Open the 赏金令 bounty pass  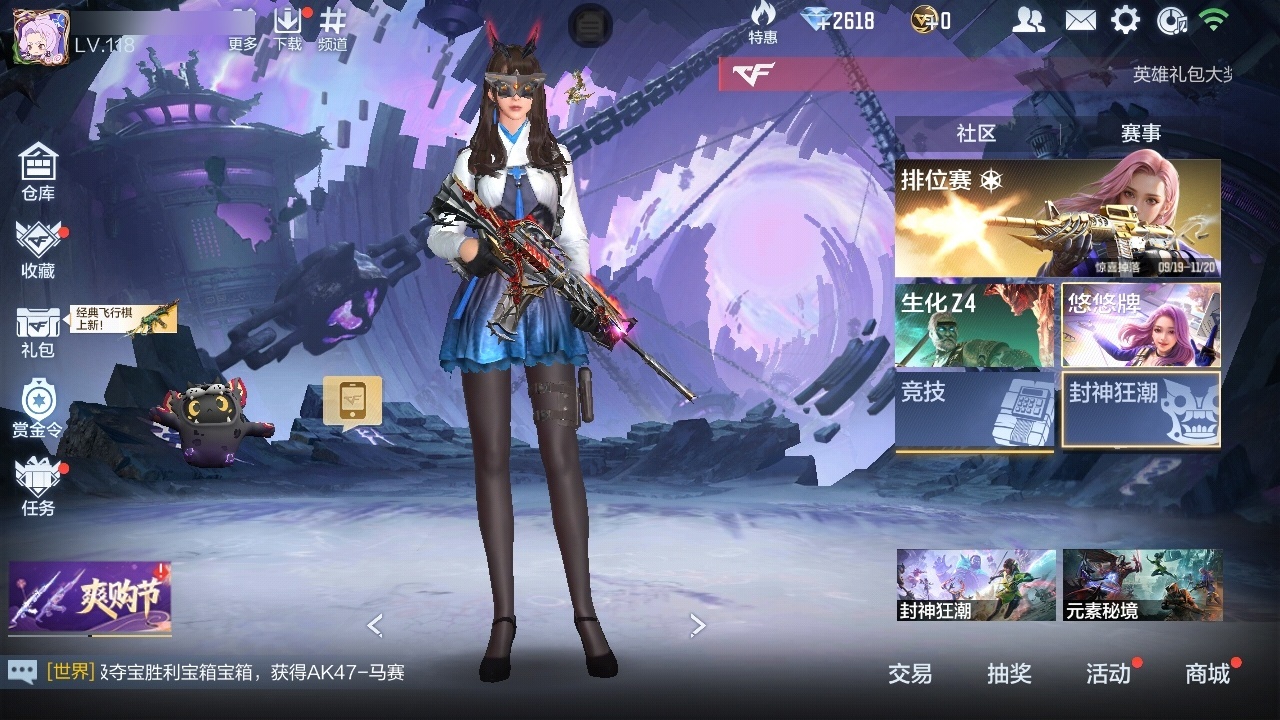click(x=38, y=408)
